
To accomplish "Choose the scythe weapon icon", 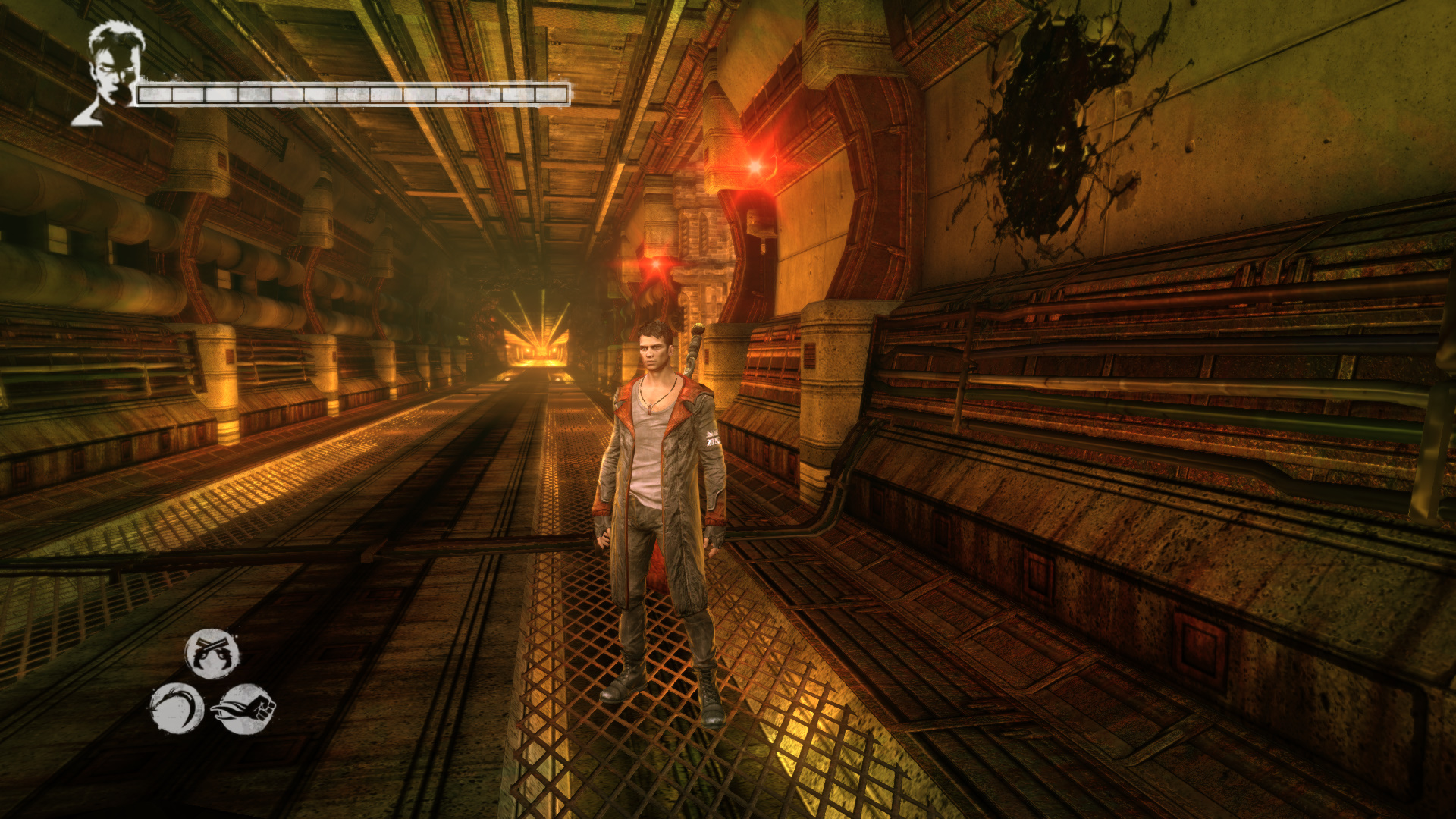I will tap(177, 709).
